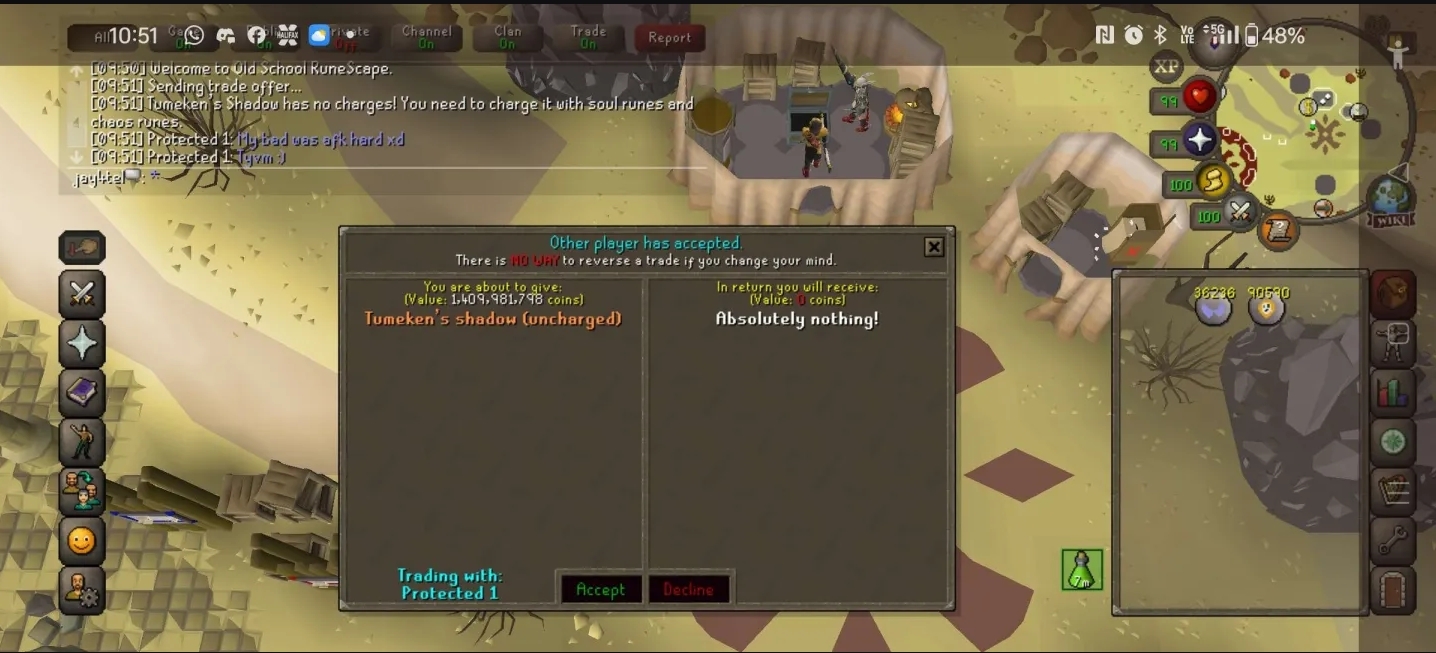Accept the trade with Protected 1
Viewport: 1436px width, 653px height.
600,589
